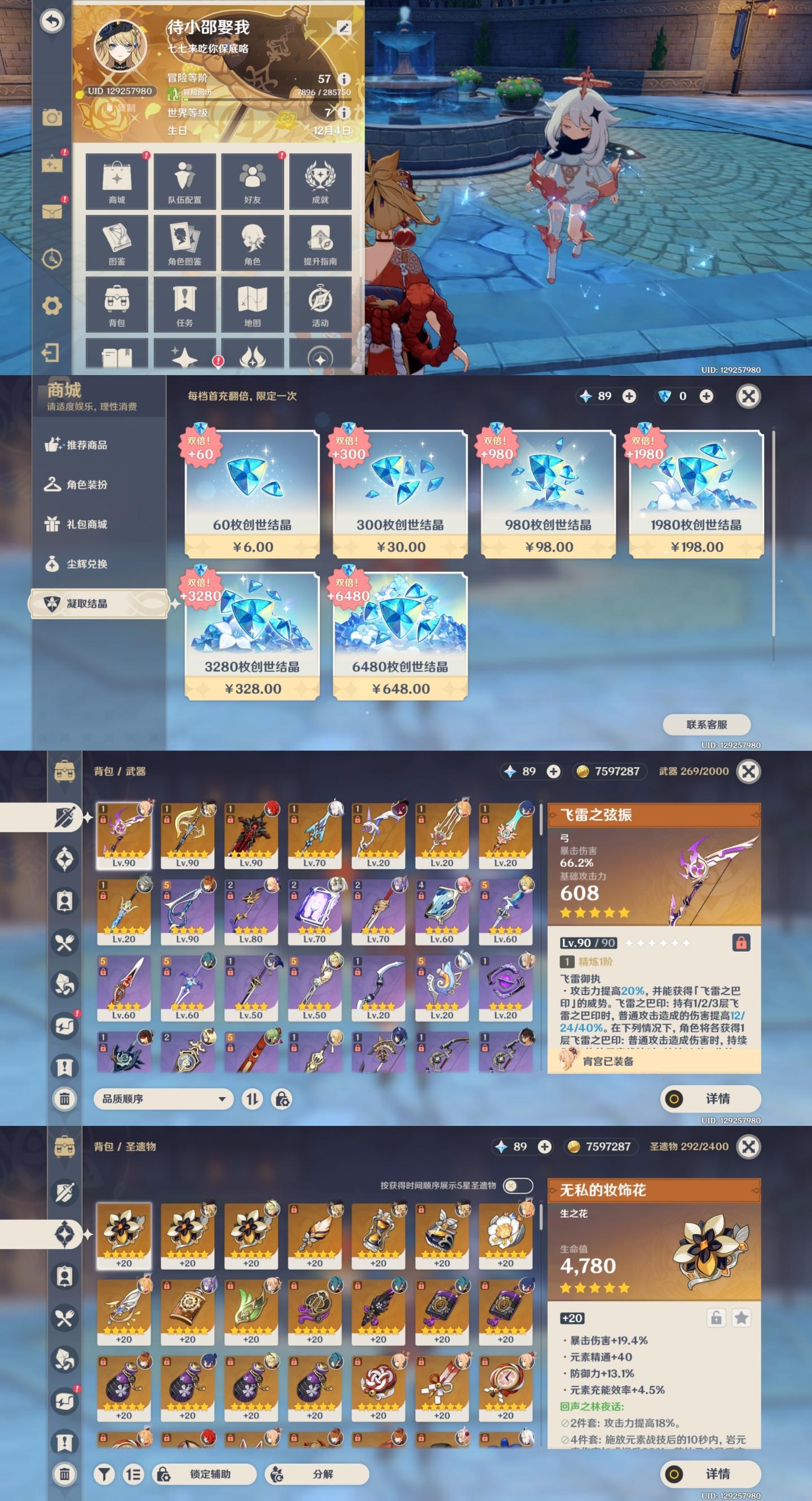Click the edit pencil on the profile card
This screenshot has height=1501, width=812.
(x=343, y=28)
